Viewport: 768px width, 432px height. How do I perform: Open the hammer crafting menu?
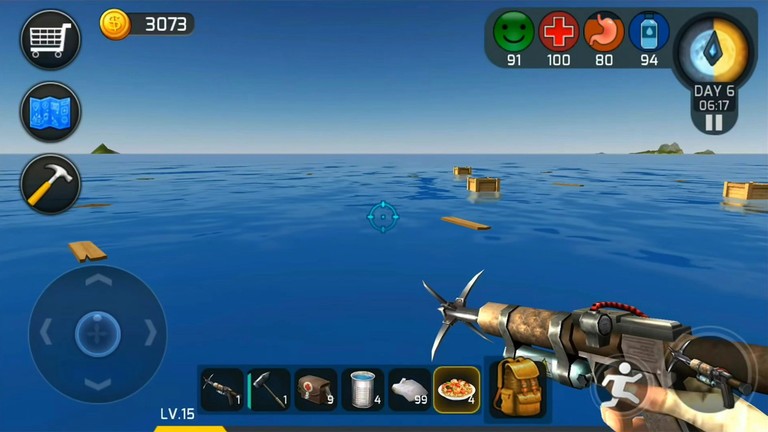tap(50, 183)
